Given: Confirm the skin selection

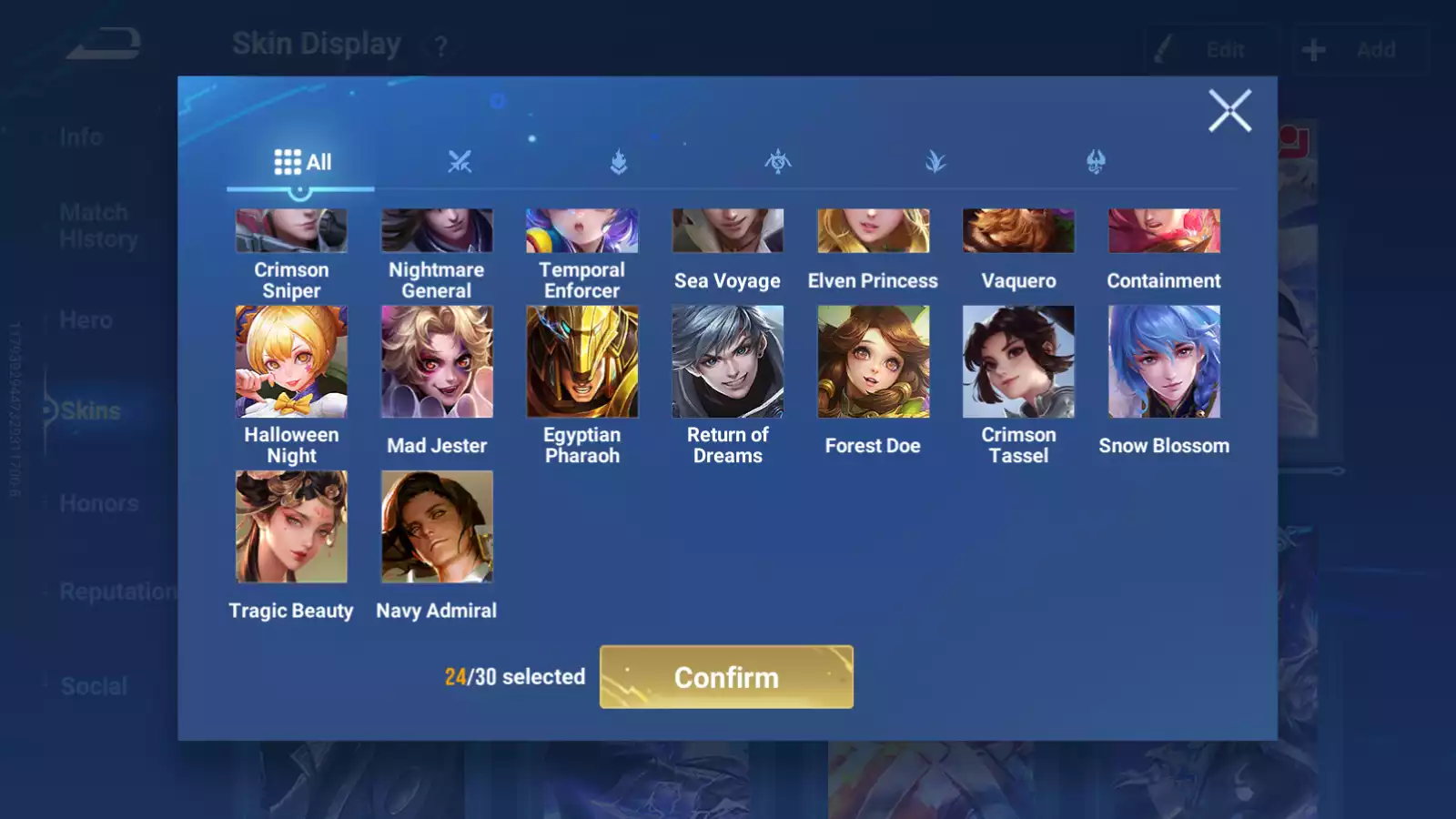Looking at the screenshot, I should (x=726, y=677).
